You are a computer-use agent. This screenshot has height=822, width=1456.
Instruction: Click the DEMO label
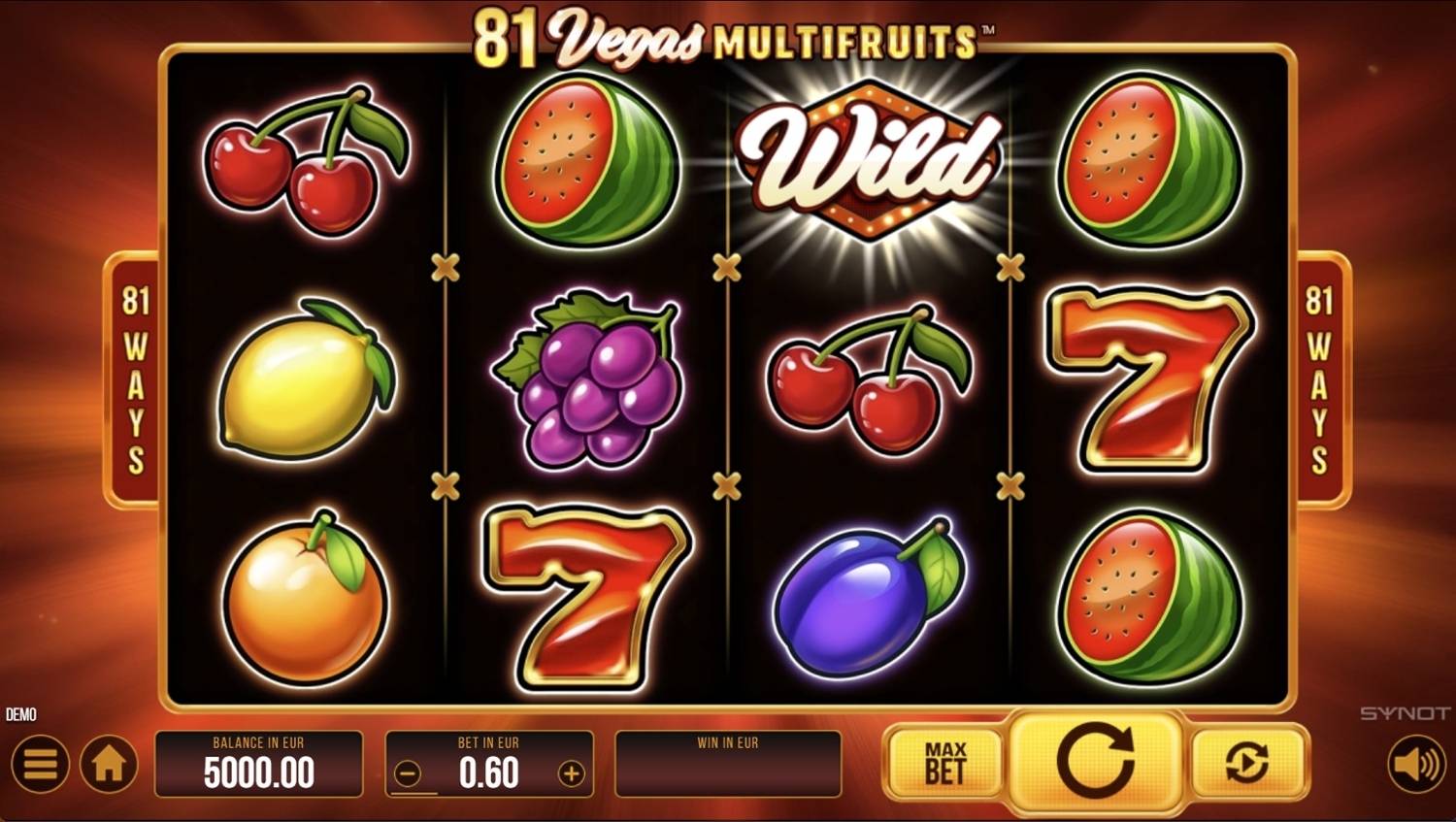[x=21, y=714]
